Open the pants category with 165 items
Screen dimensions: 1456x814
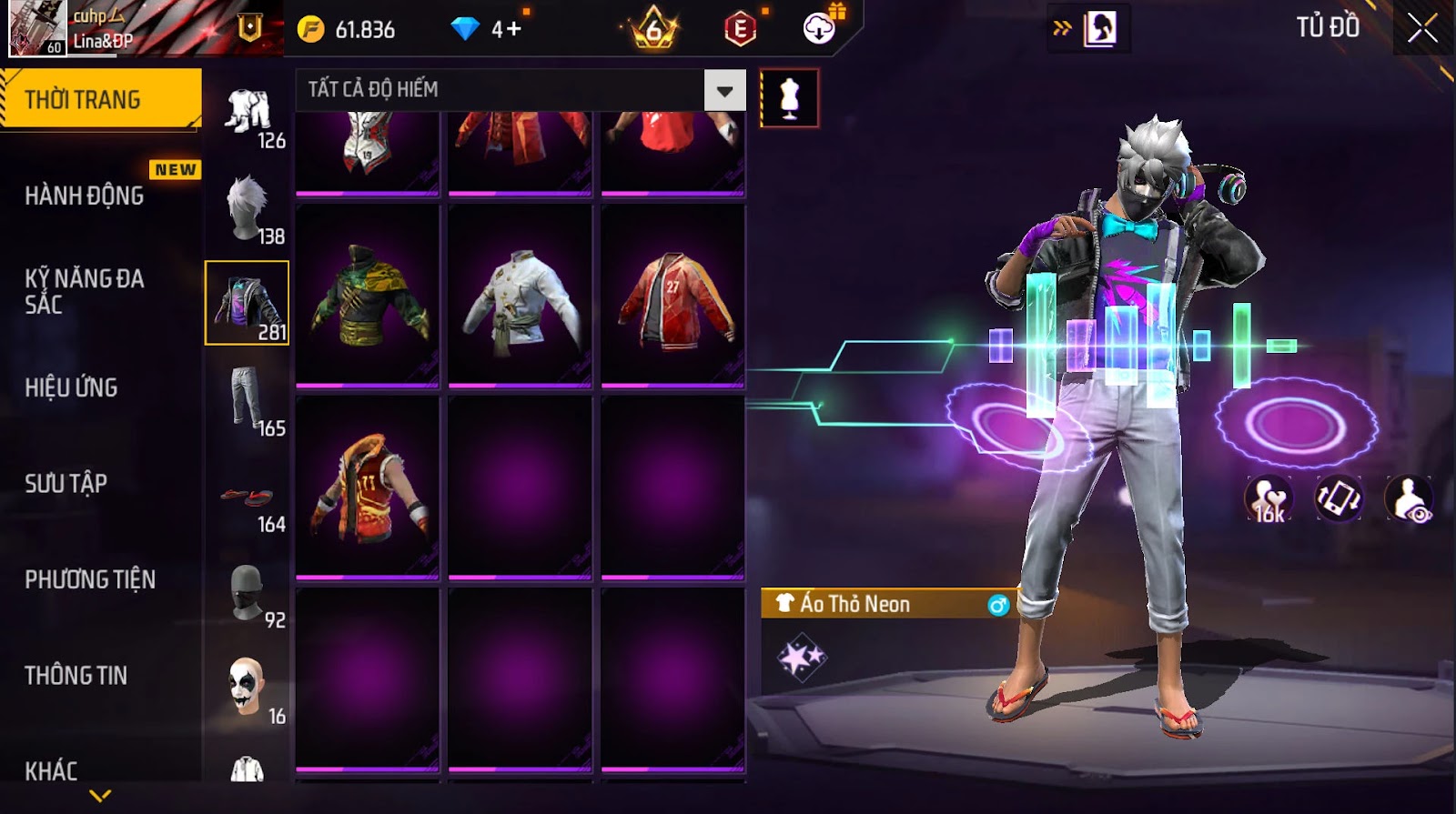click(x=248, y=400)
